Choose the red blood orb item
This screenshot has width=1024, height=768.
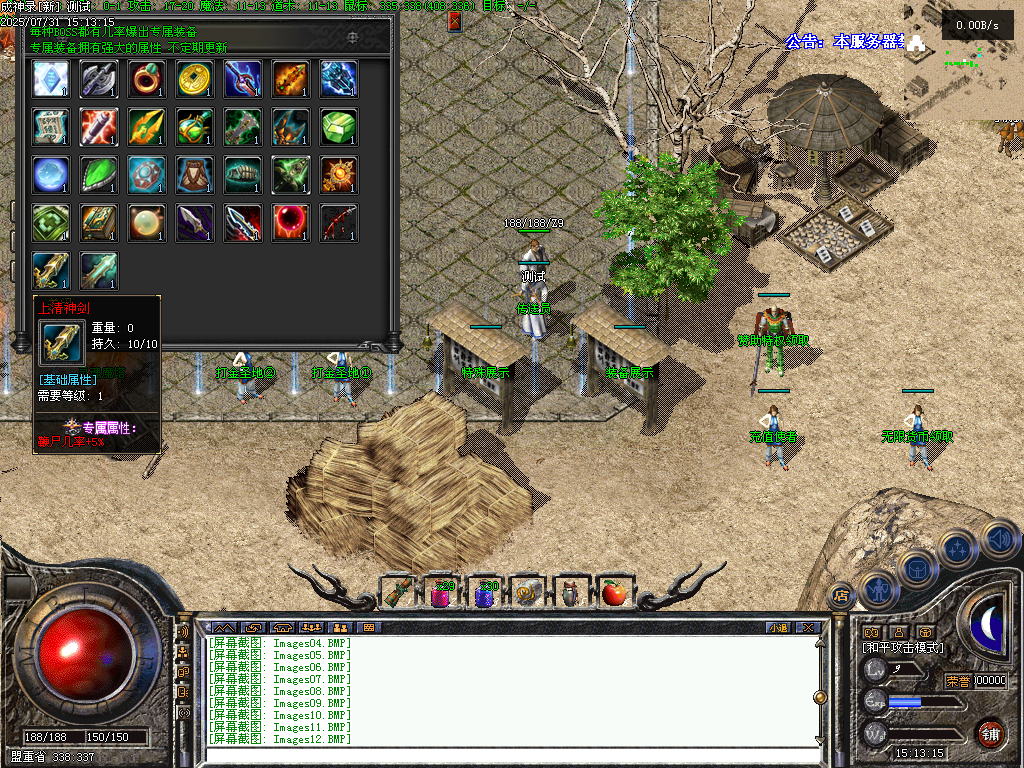(291, 223)
